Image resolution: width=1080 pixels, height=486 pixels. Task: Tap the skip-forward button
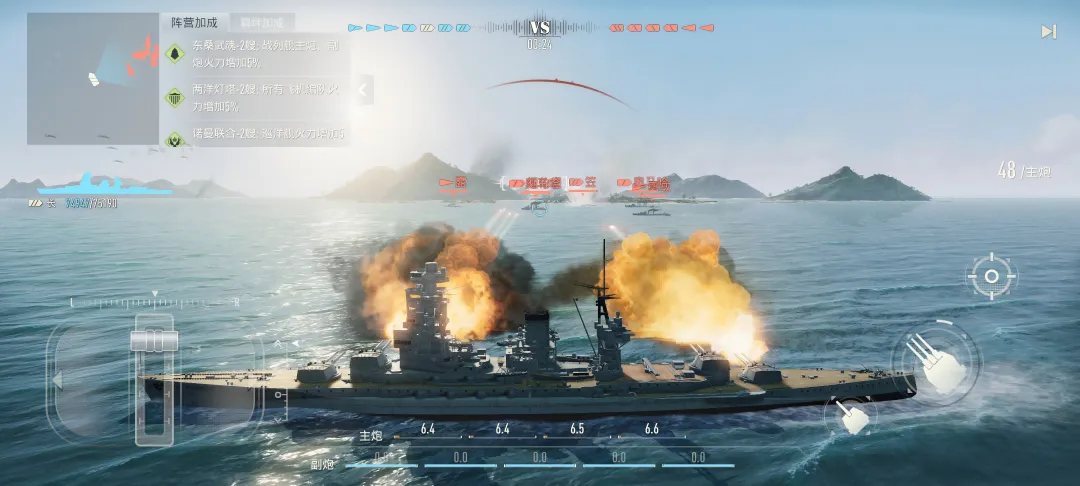point(1048,32)
